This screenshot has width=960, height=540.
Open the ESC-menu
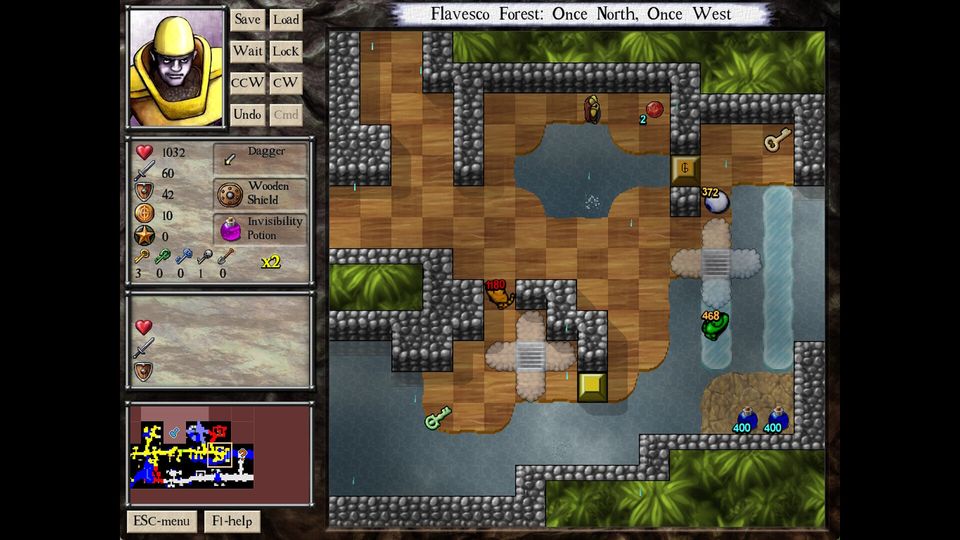click(161, 521)
